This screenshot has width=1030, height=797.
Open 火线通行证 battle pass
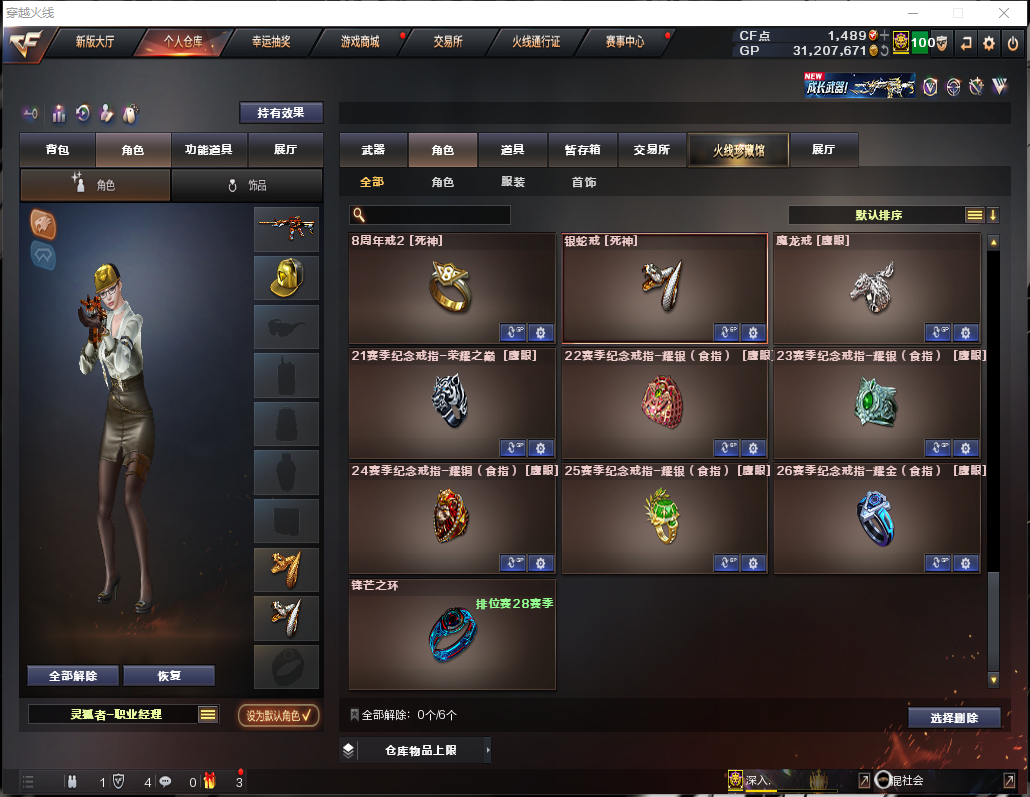tap(536, 42)
